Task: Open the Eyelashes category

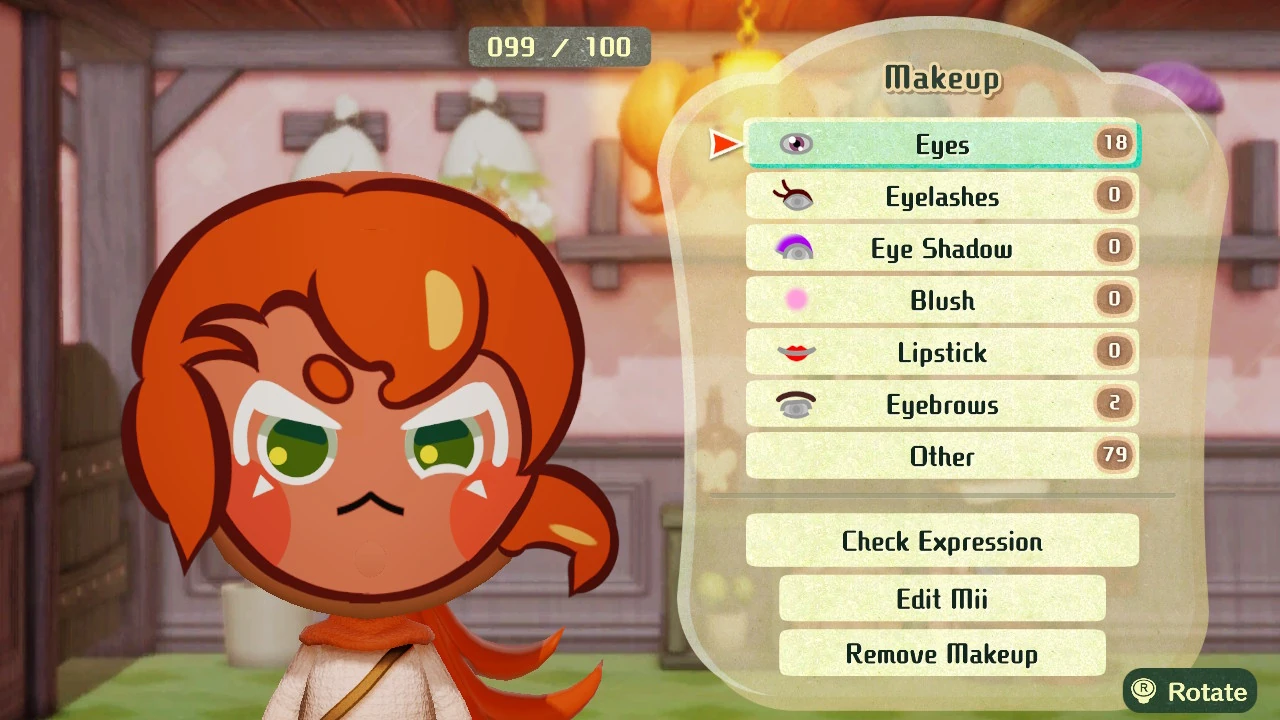Action: click(x=941, y=196)
